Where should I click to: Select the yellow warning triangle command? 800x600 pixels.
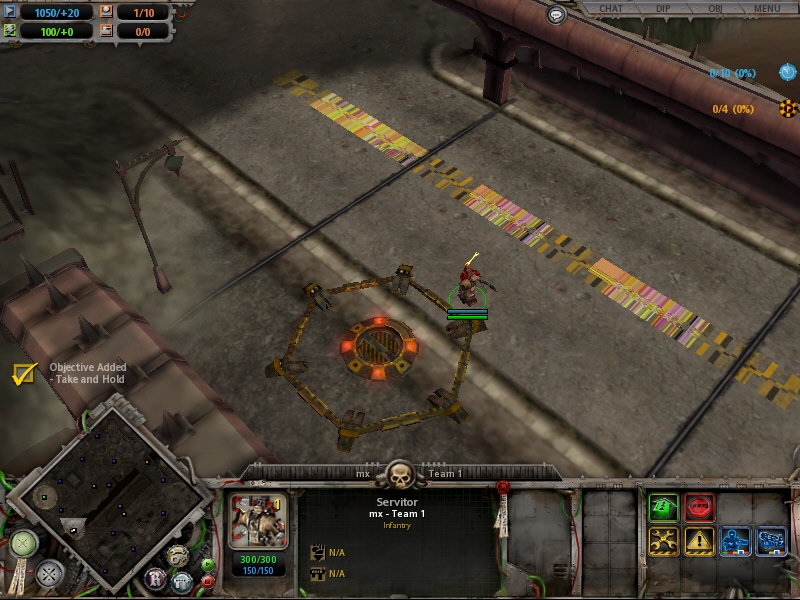click(700, 541)
